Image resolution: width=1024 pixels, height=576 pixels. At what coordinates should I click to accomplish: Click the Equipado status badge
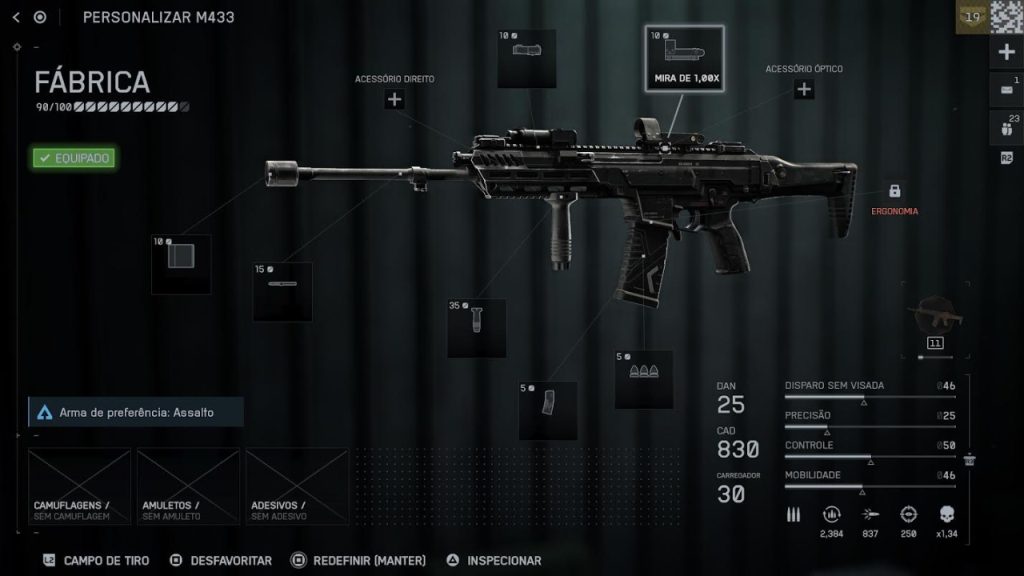(x=73, y=157)
